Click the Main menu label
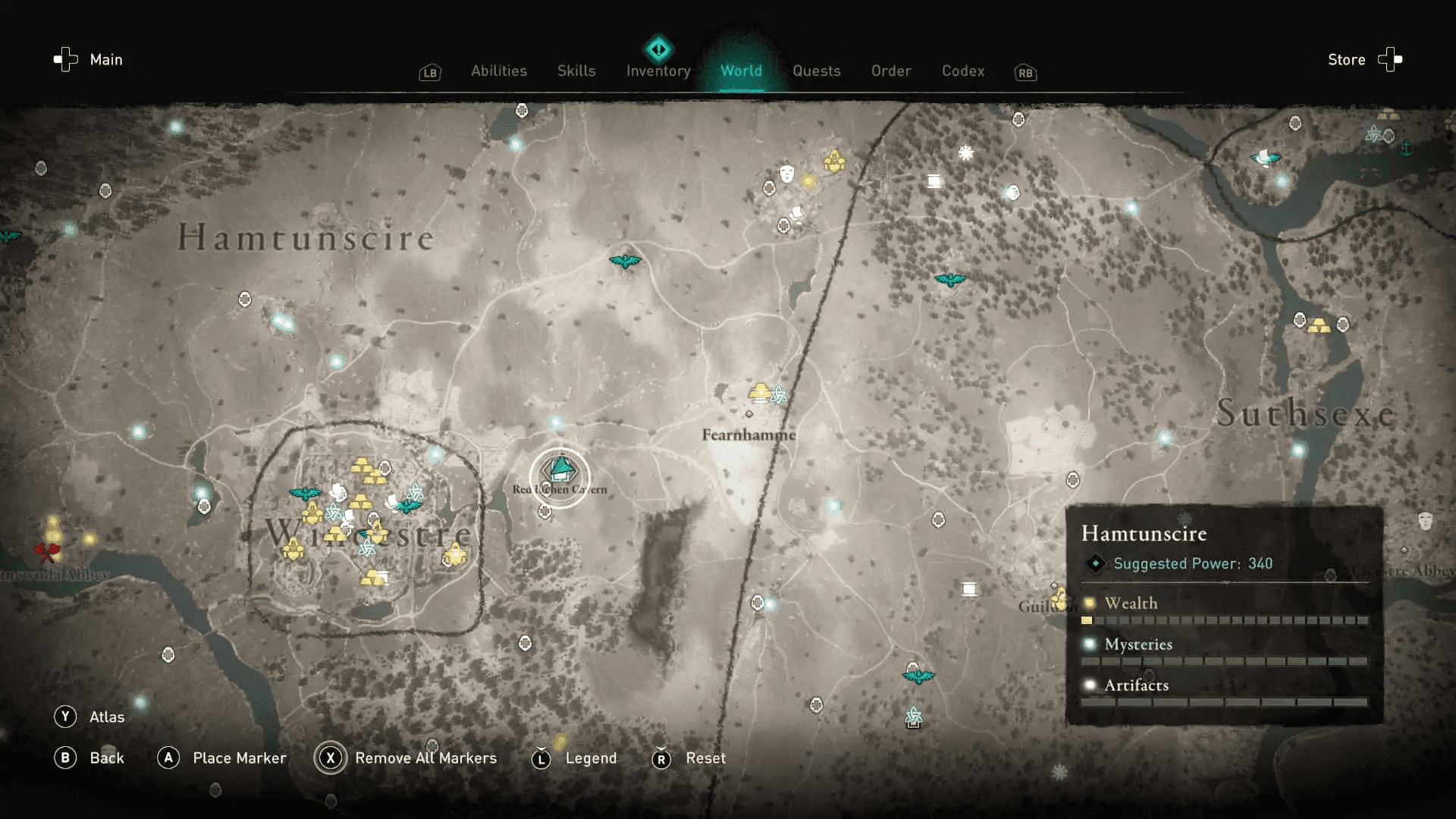Image resolution: width=1456 pixels, height=819 pixels. tap(105, 59)
